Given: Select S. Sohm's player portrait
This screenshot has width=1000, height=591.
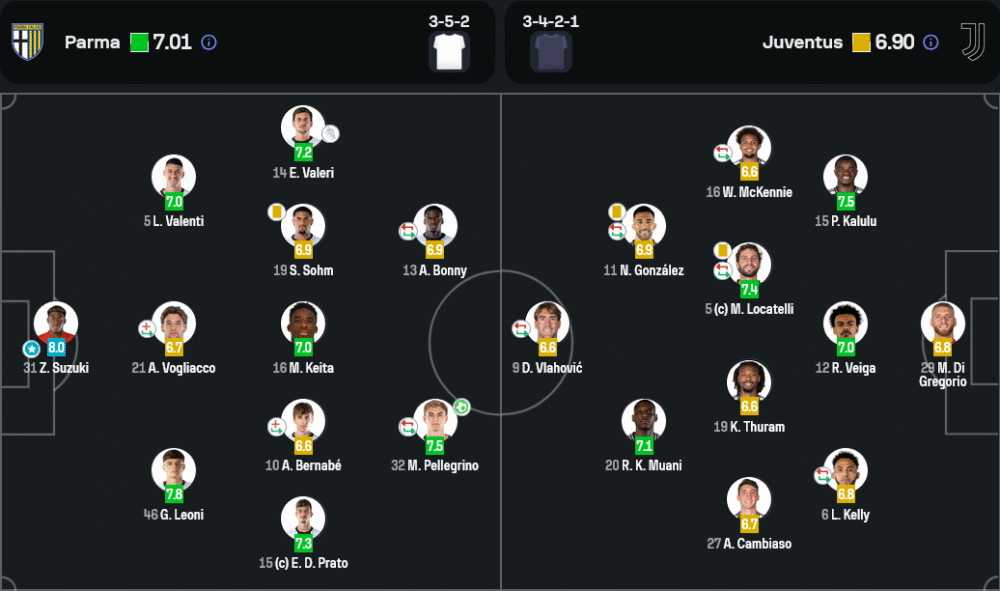Looking at the screenshot, I should 303,226.
